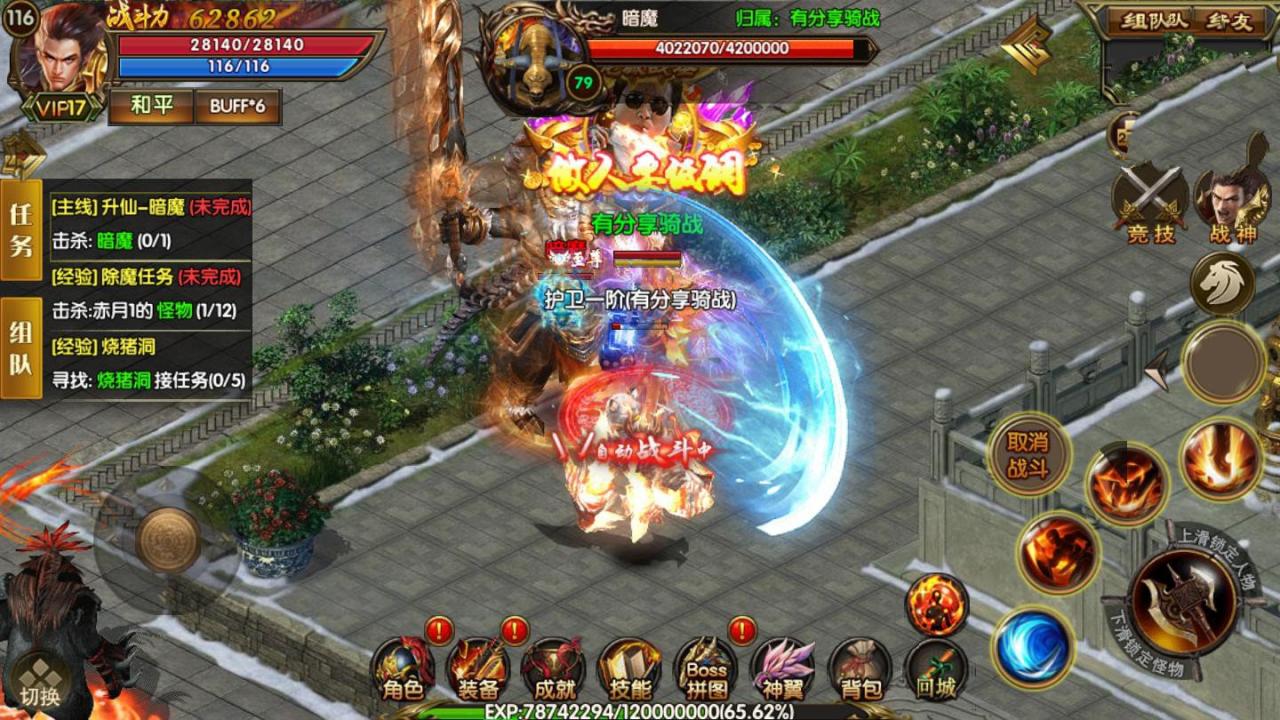Viewport: 1280px width, 720px height.
Task: Select the 升仙-暗魔 main quest entry
Action: click(x=150, y=207)
